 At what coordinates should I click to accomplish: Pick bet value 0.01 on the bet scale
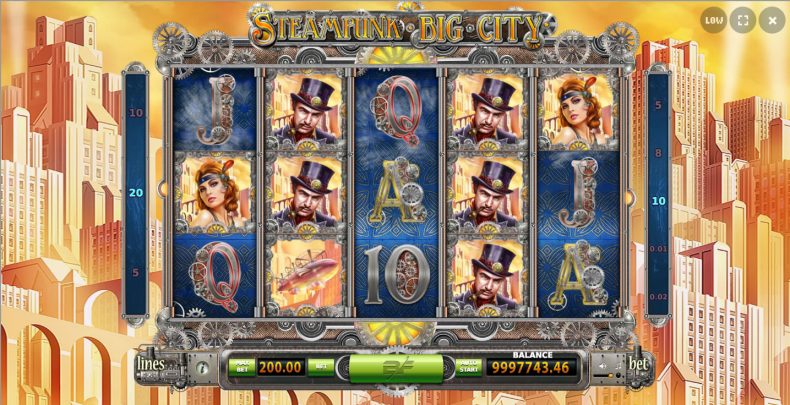[x=657, y=249]
